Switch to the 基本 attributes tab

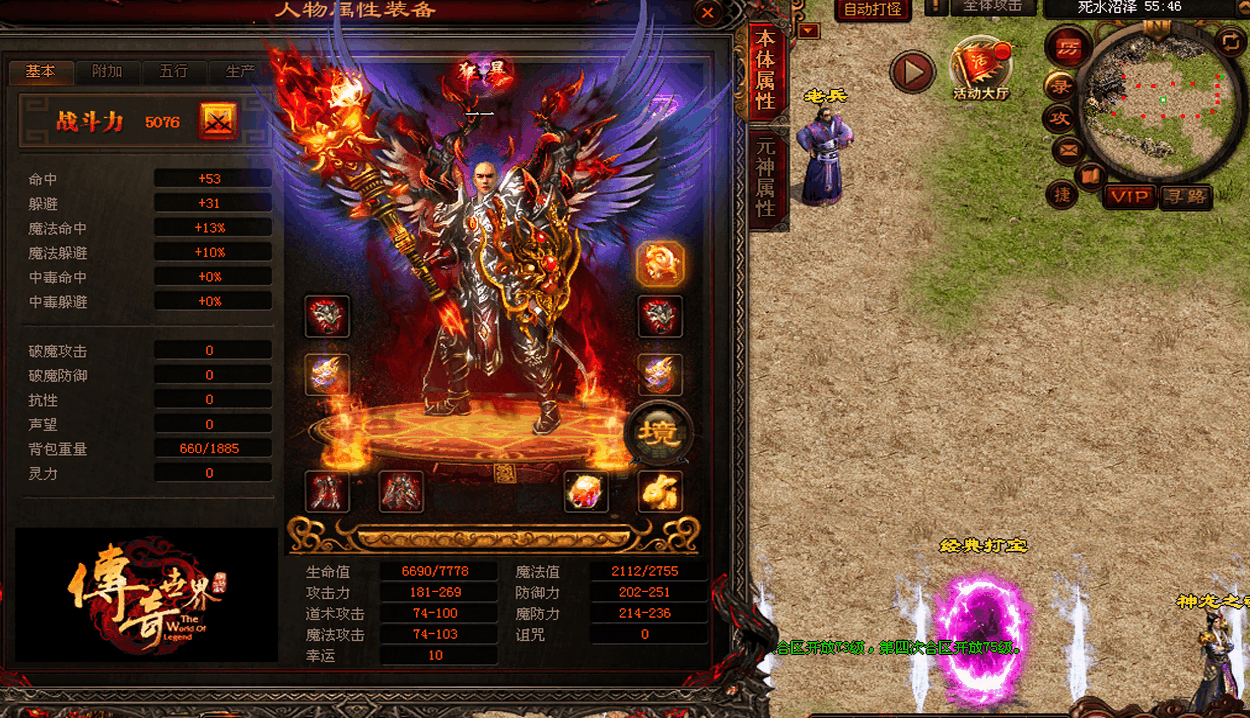41,73
